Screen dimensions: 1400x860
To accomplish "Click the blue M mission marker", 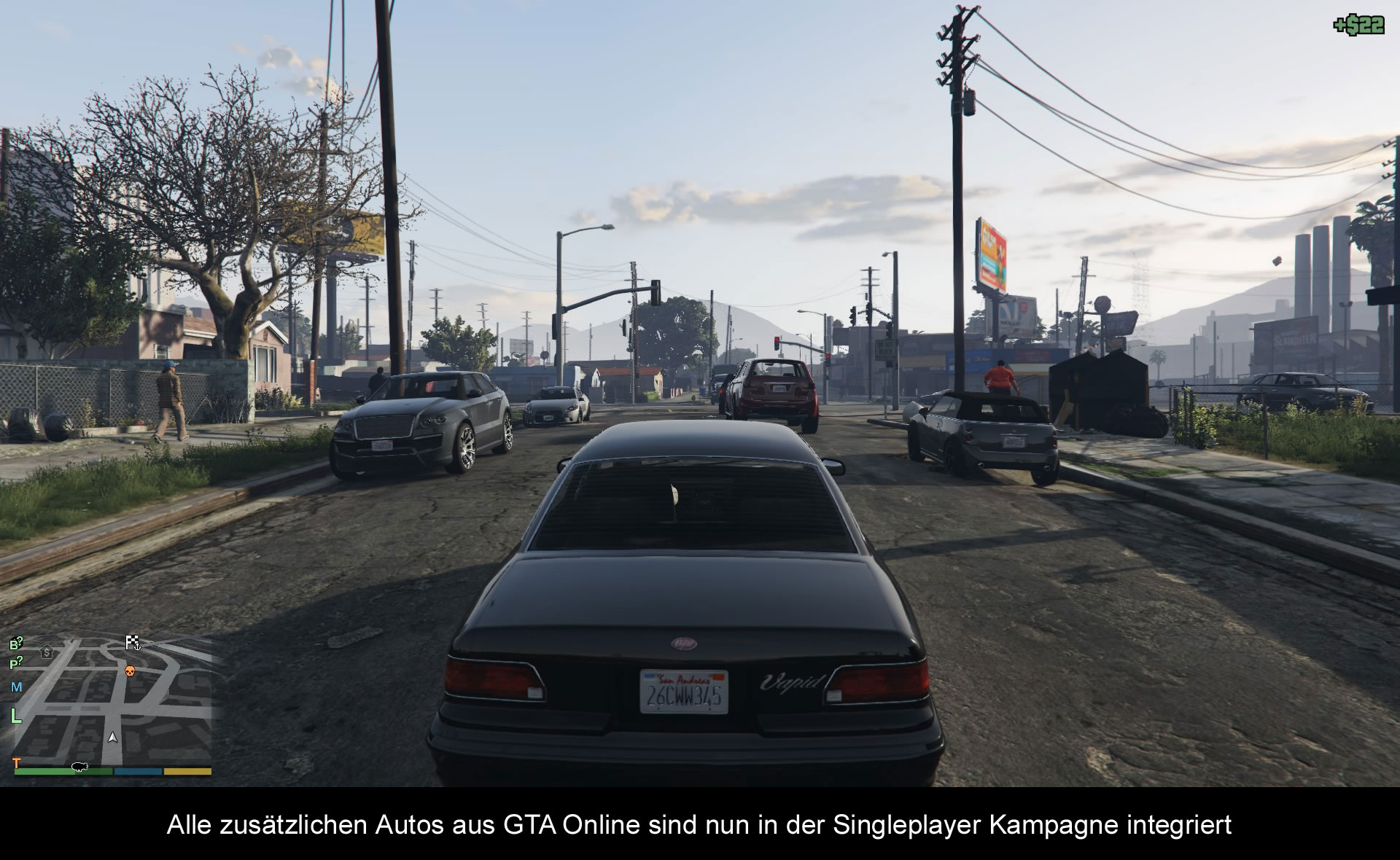I will (17, 687).
